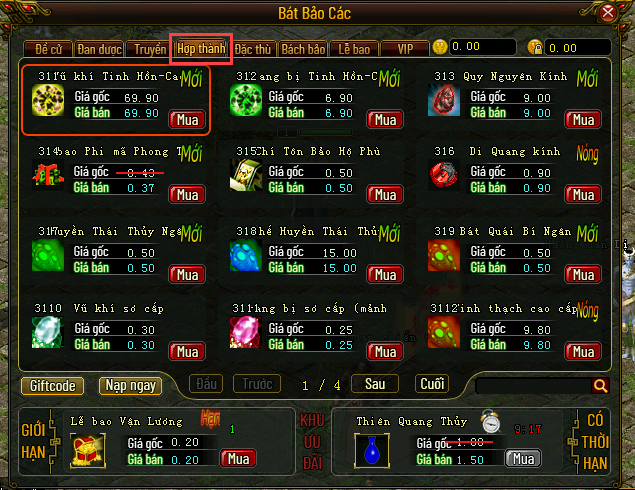Buy the Lễ bao Vận Lương pack
The height and width of the screenshot is (490, 635).
click(237, 459)
